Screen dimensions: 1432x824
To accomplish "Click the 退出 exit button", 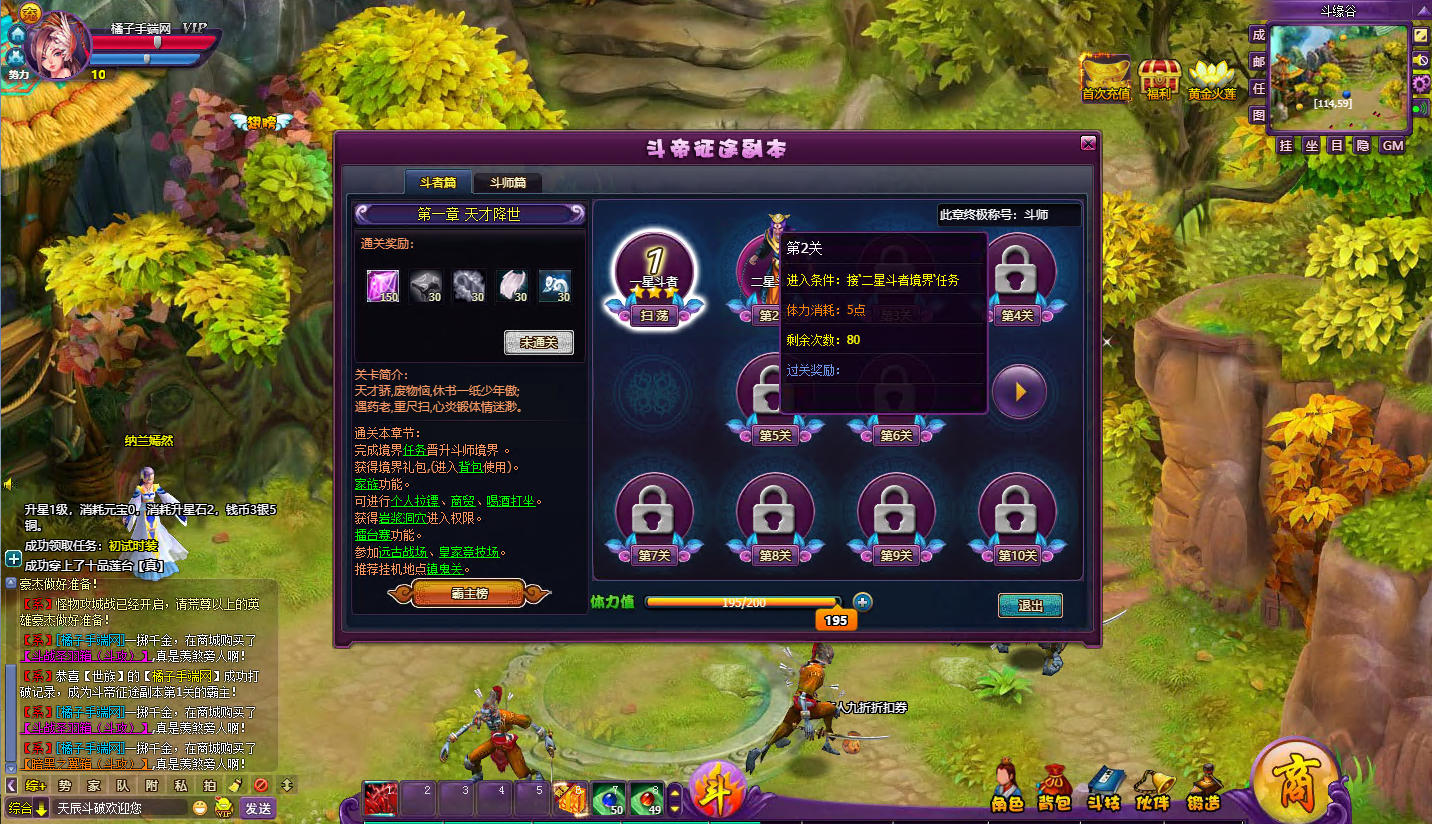I will tap(1029, 605).
